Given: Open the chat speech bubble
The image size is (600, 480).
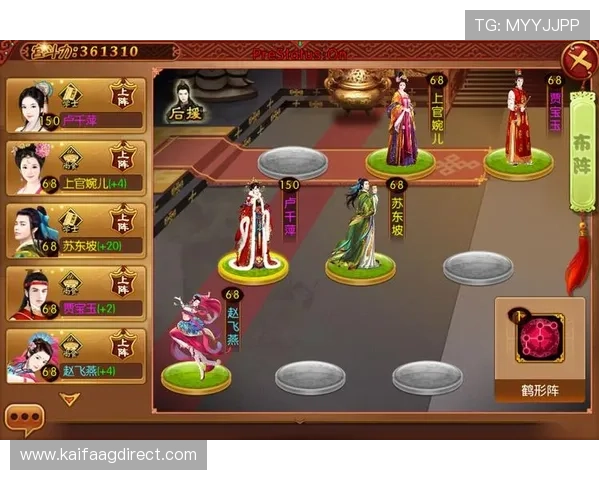Looking at the screenshot, I should (24, 419).
